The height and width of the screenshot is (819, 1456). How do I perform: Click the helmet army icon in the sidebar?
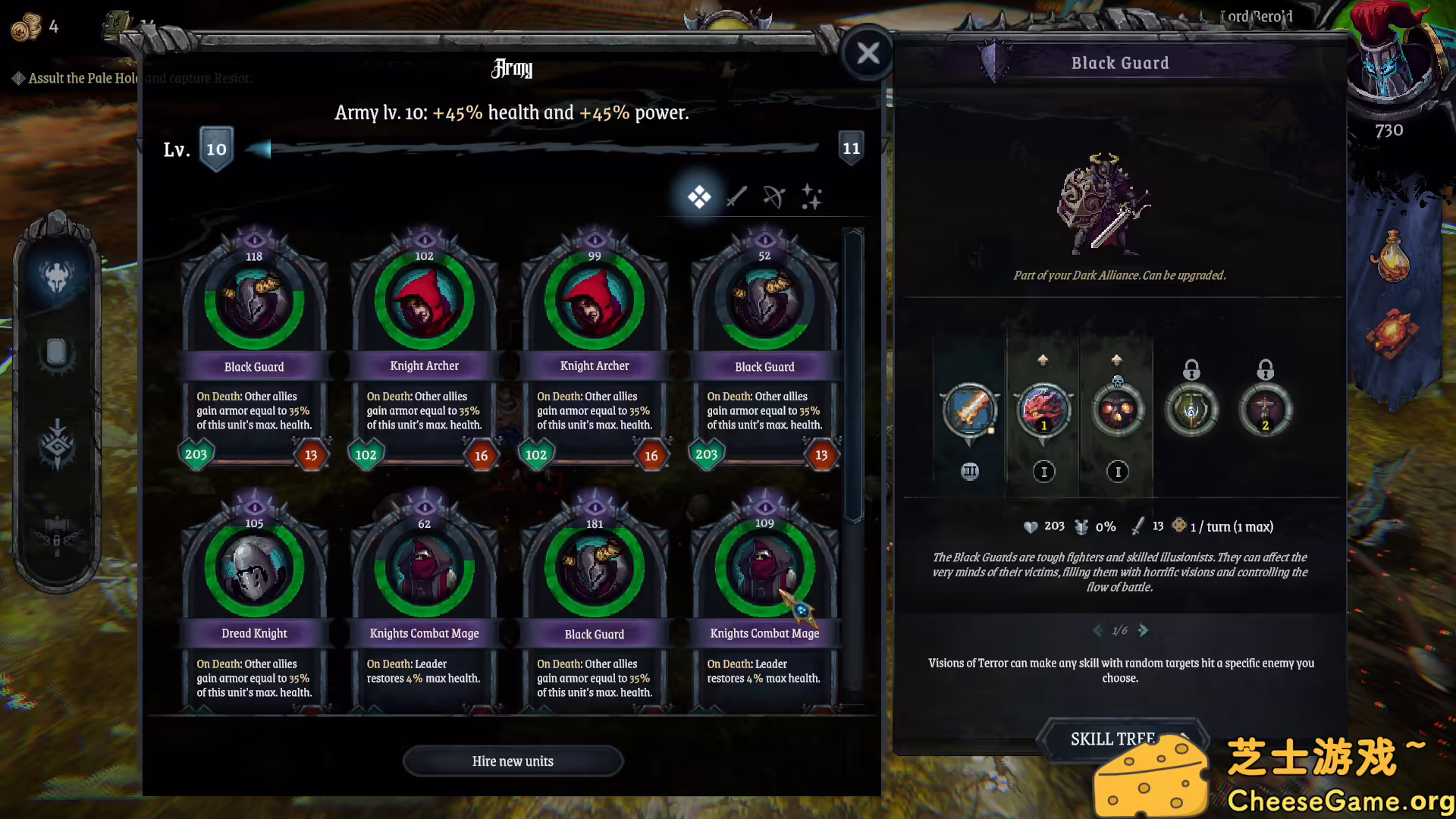click(57, 275)
